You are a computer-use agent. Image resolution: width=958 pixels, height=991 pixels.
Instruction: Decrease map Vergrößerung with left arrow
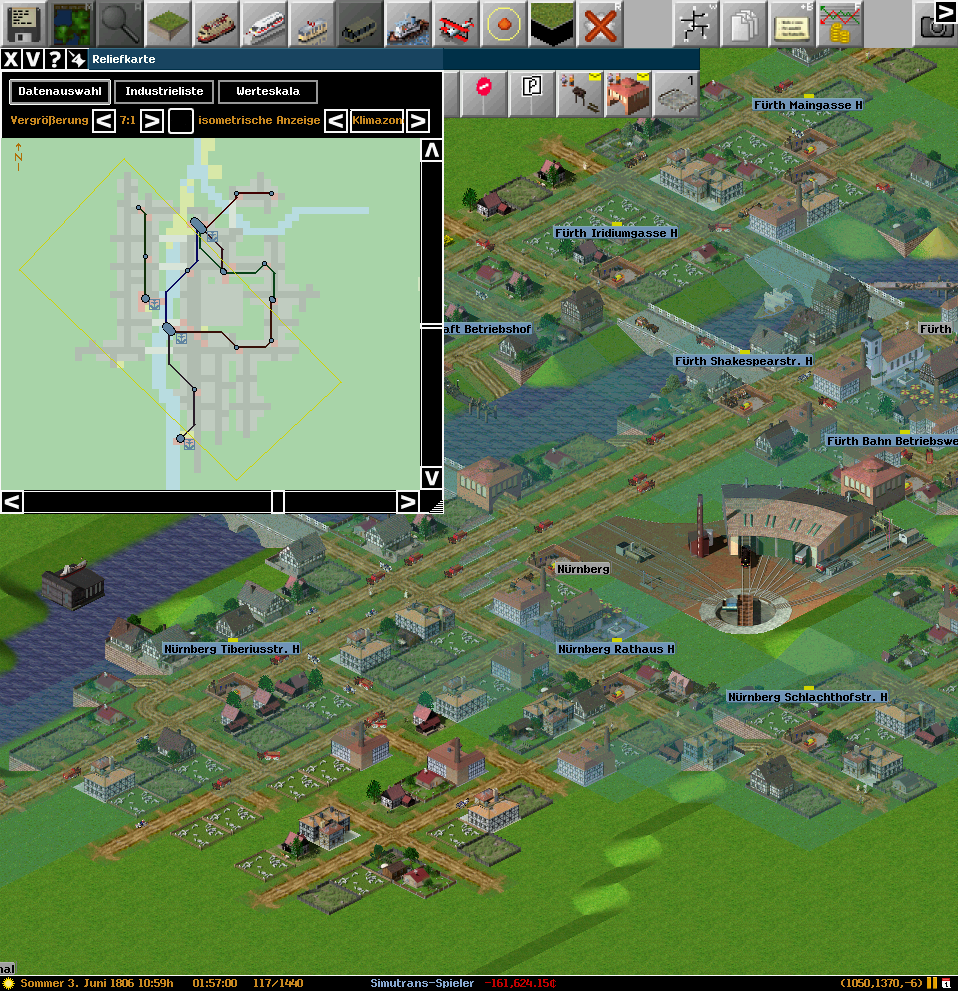(104, 121)
